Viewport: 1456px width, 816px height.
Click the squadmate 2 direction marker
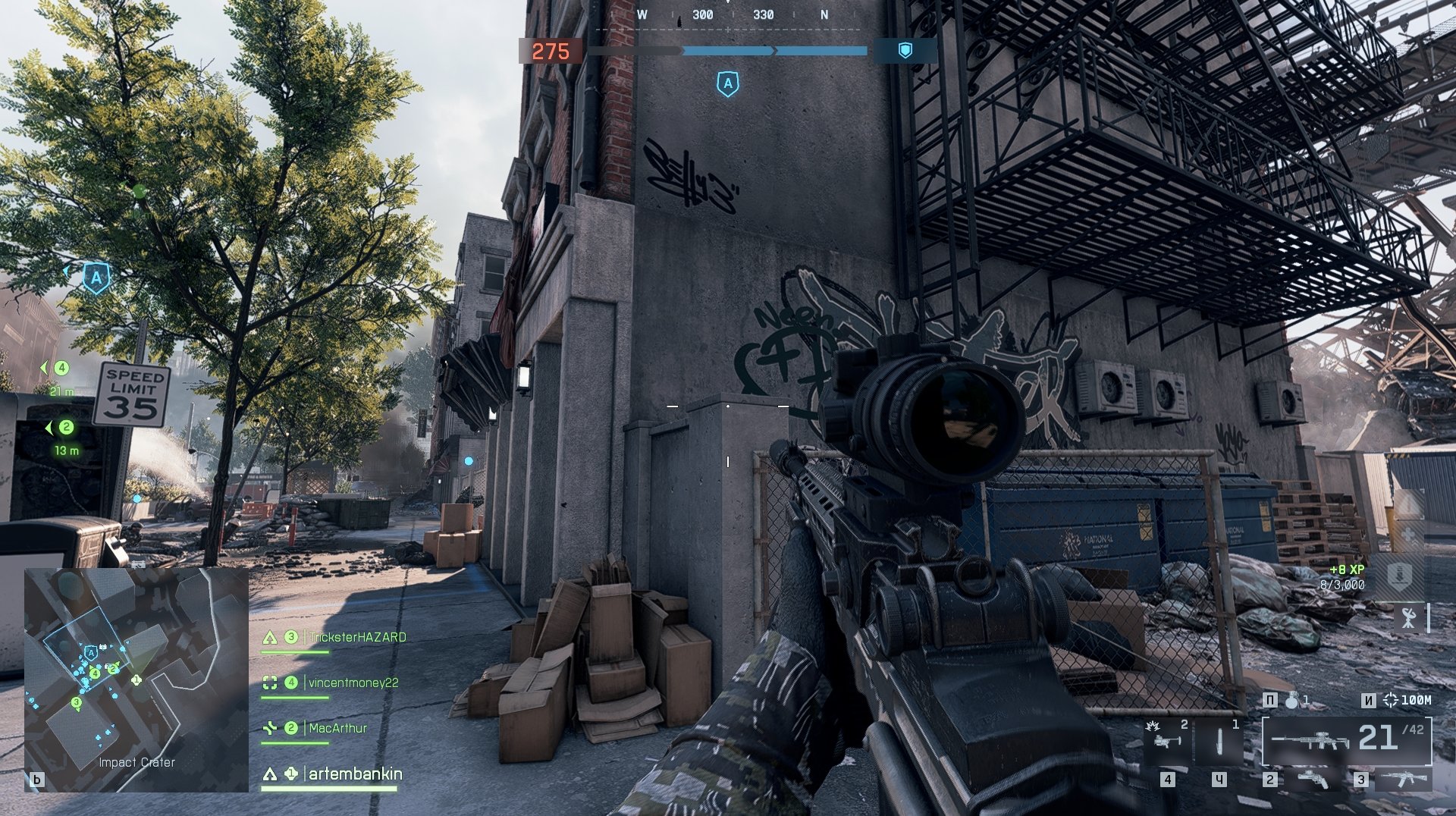pyautogui.click(x=65, y=428)
